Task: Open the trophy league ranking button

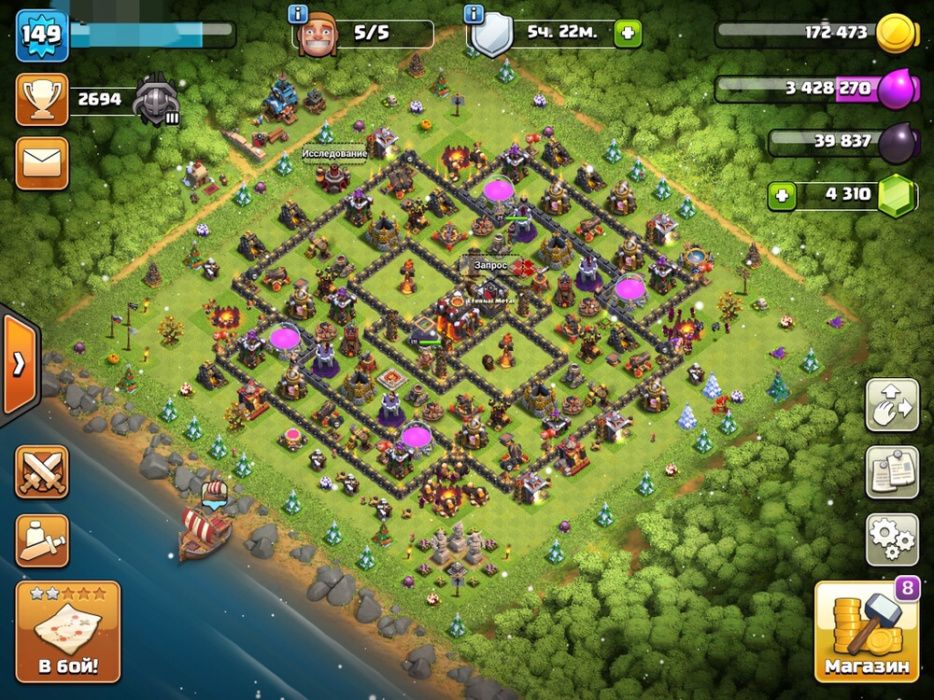Action: coord(42,99)
